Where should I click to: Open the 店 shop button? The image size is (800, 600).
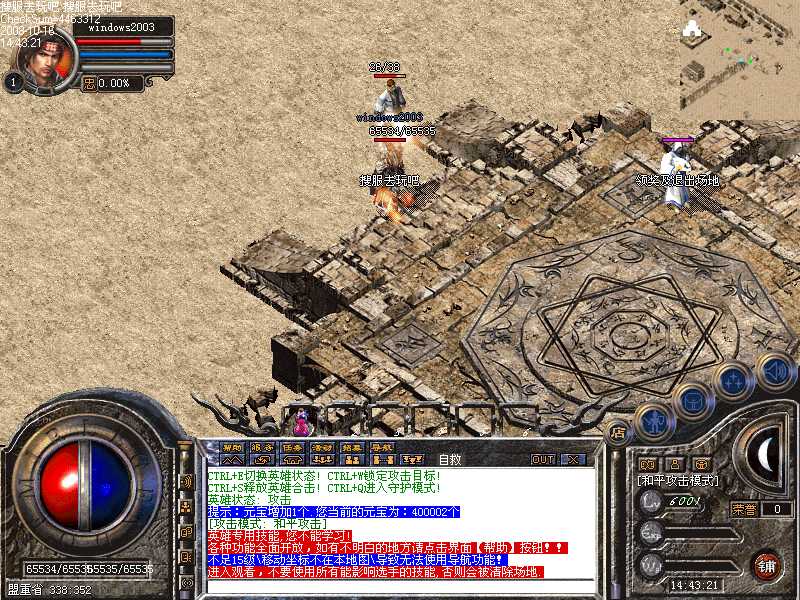tap(617, 433)
